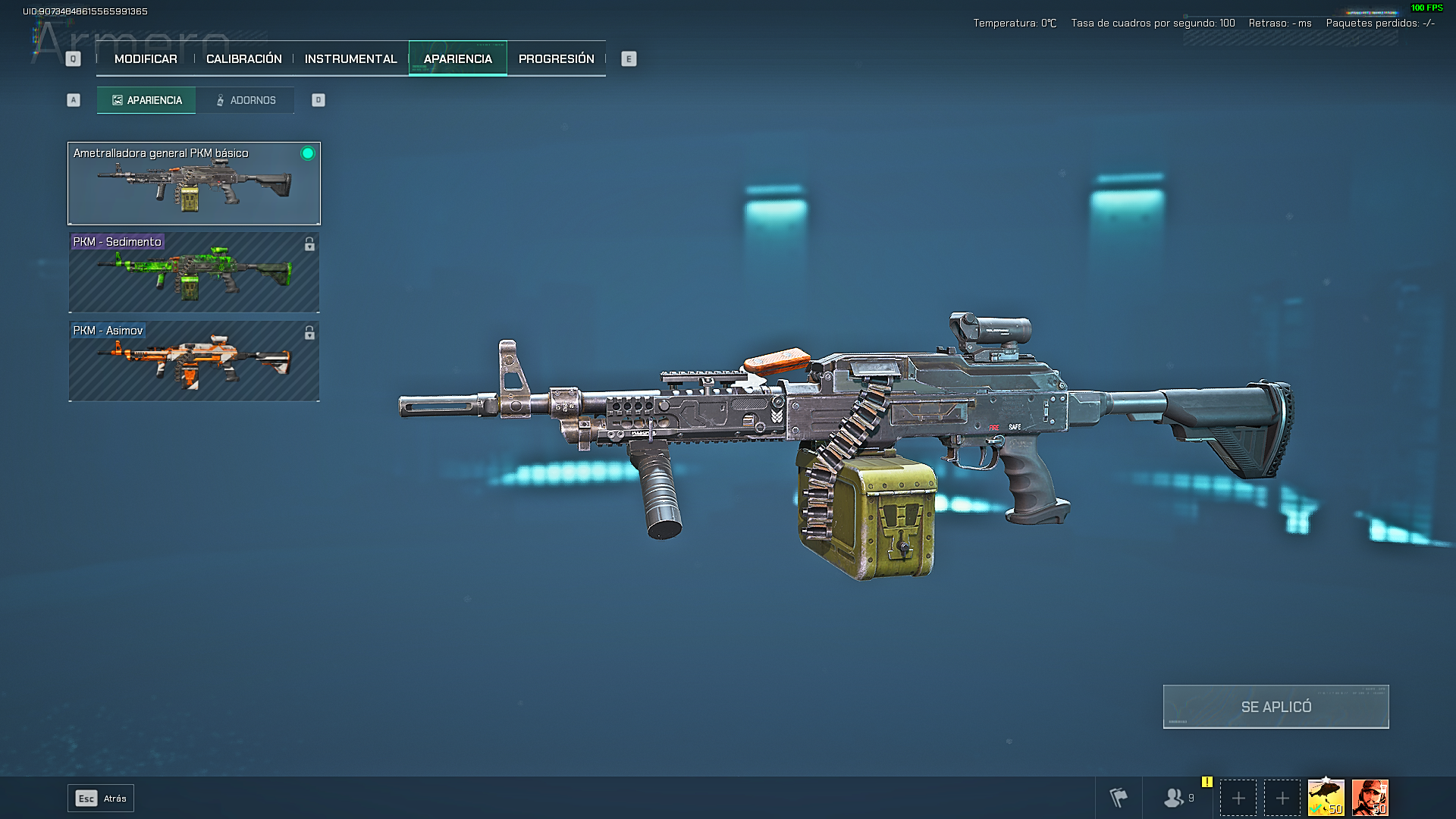This screenshot has height=819, width=1456.
Task: Click the squad players icon showing 9 members
Action: 1175,798
